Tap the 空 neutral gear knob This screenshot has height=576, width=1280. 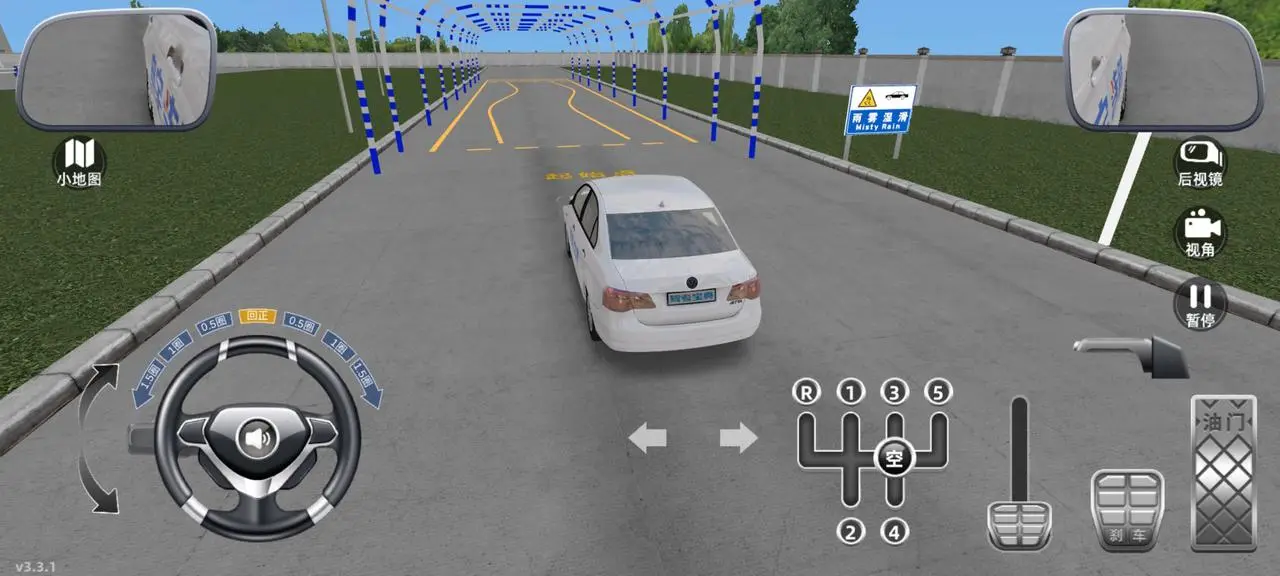point(894,459)
